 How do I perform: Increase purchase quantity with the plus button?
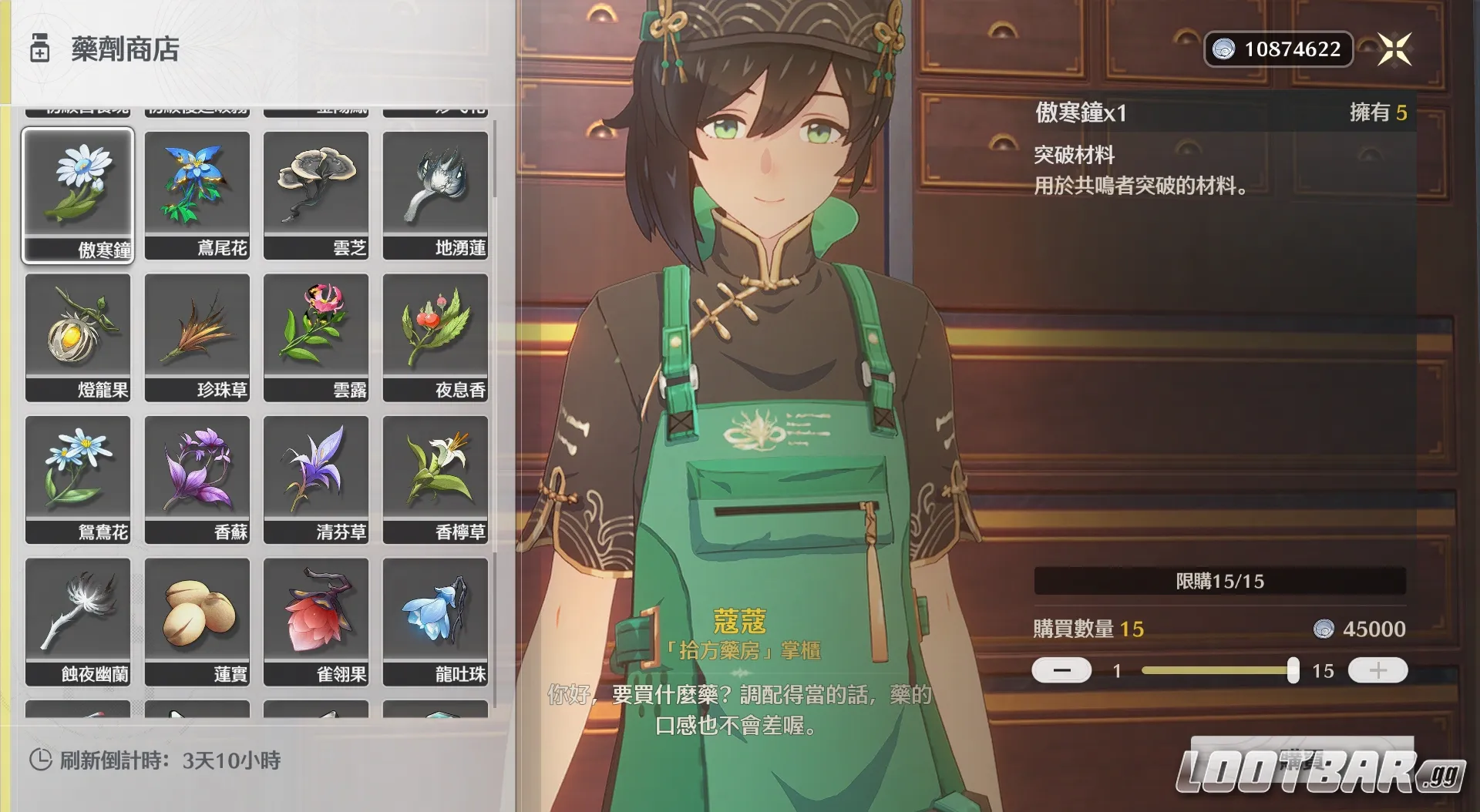1377,670
